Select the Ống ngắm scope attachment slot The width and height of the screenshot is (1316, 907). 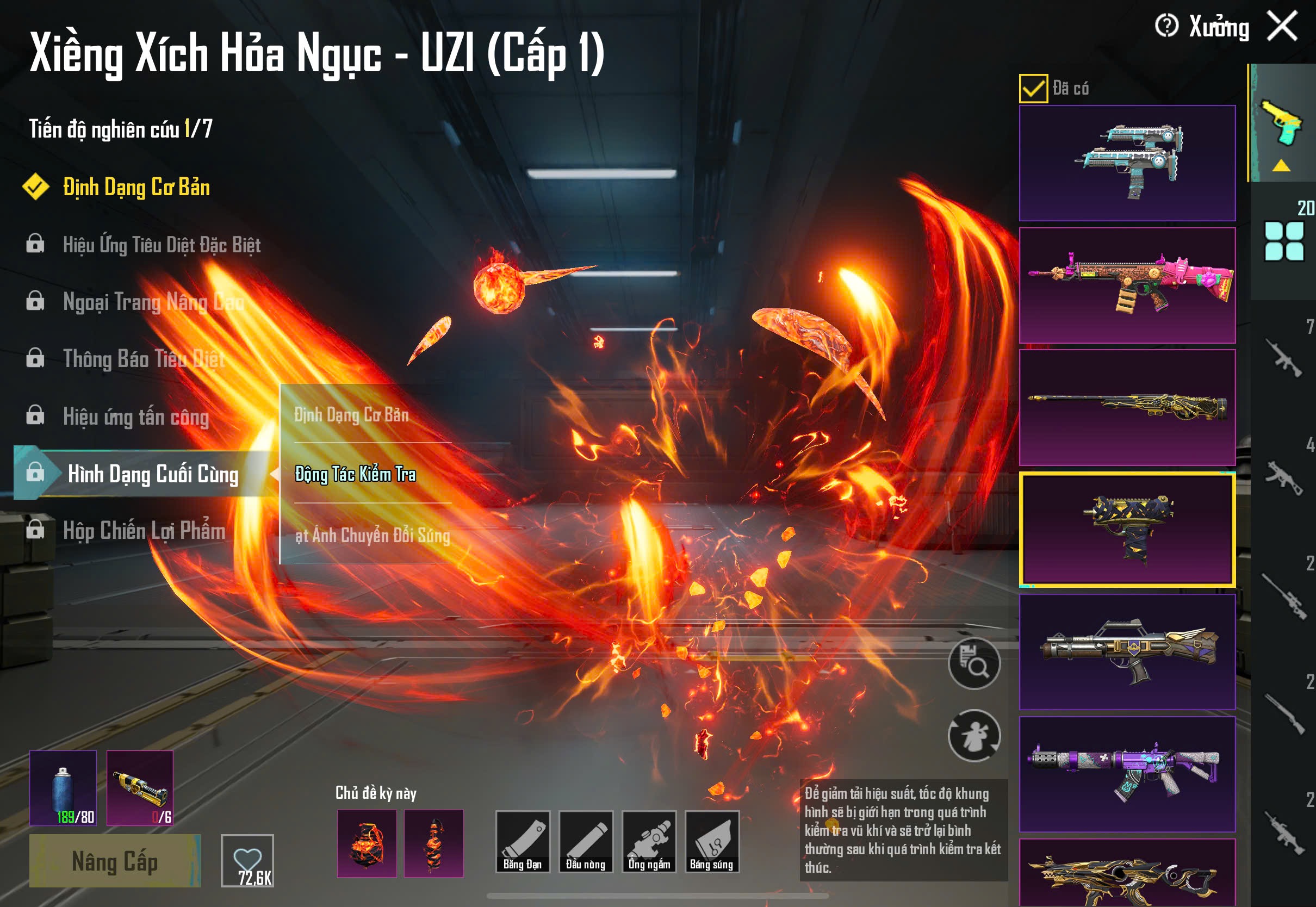(649, 842)
